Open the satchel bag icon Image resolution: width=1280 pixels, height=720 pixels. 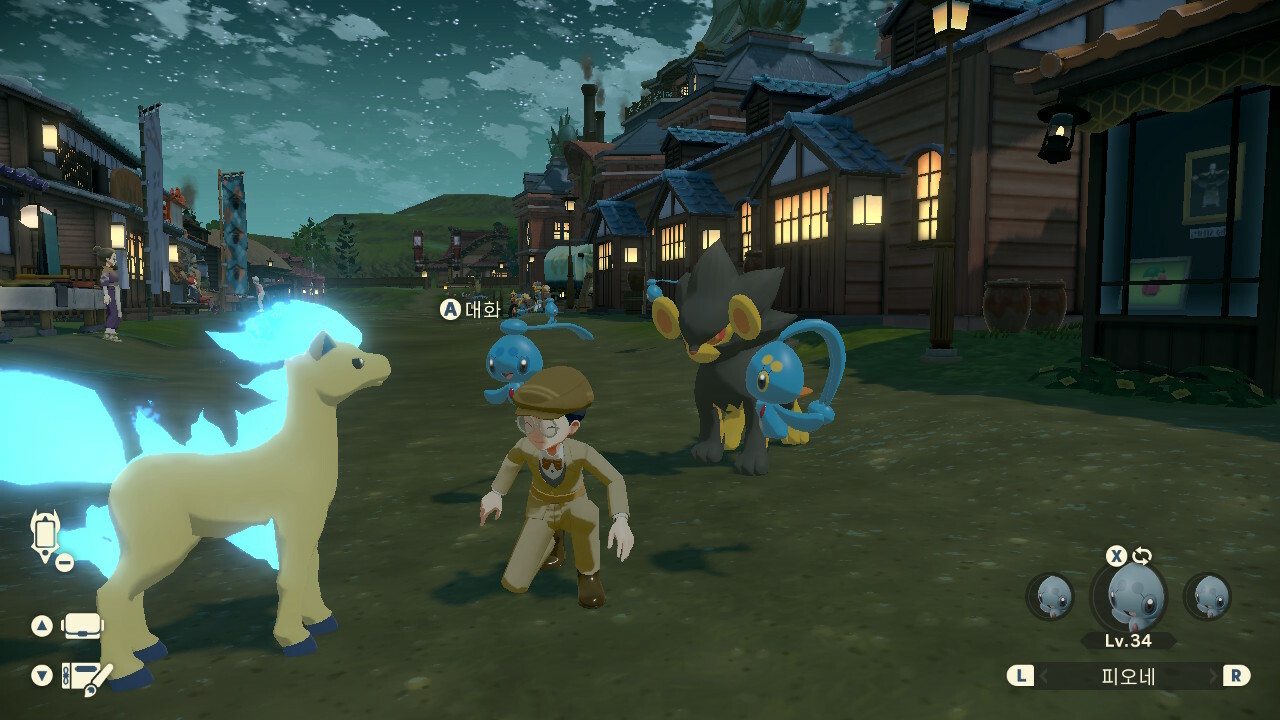[83, 626]
